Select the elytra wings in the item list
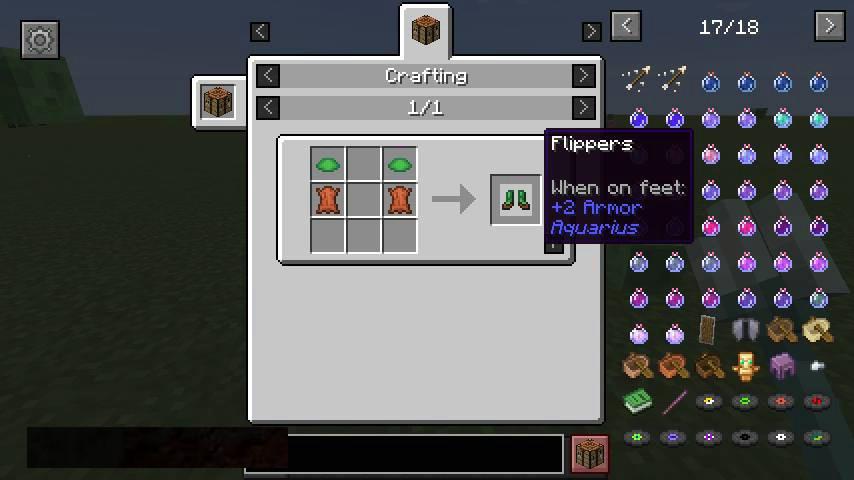The height and width of the screenshot is (480, 854). click(746, 331)
